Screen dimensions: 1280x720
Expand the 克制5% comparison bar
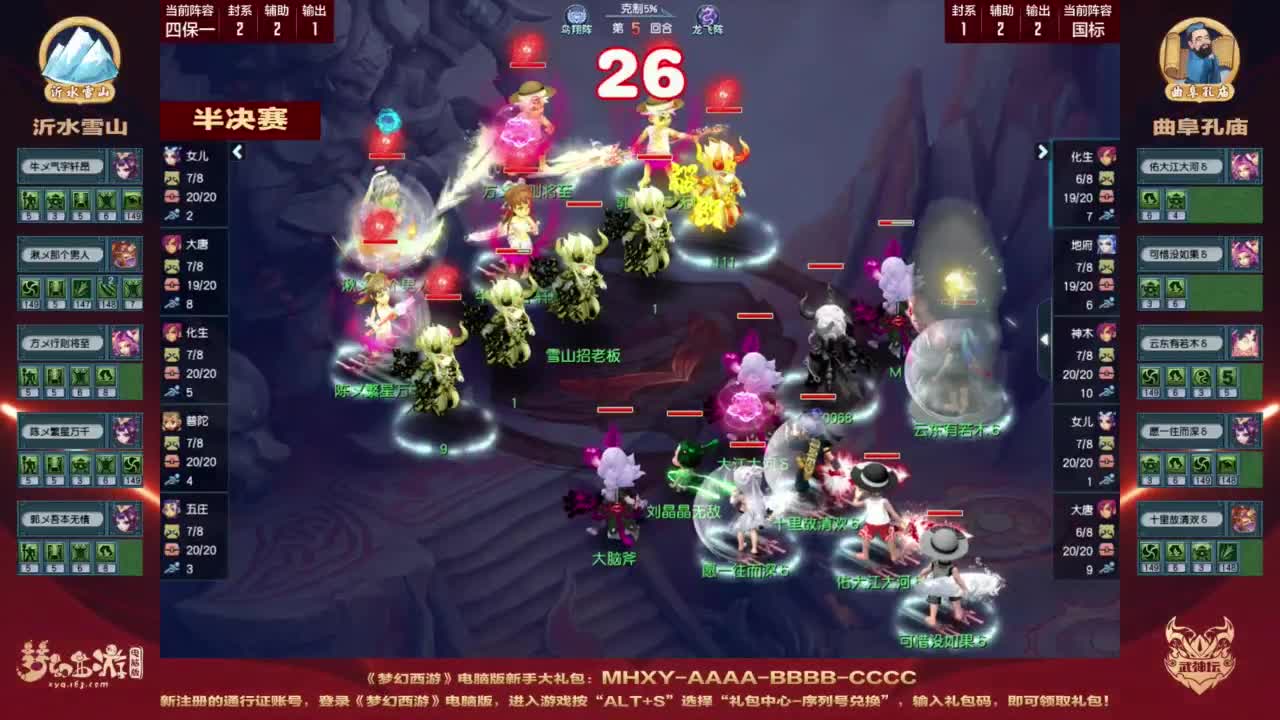point(639,10)
